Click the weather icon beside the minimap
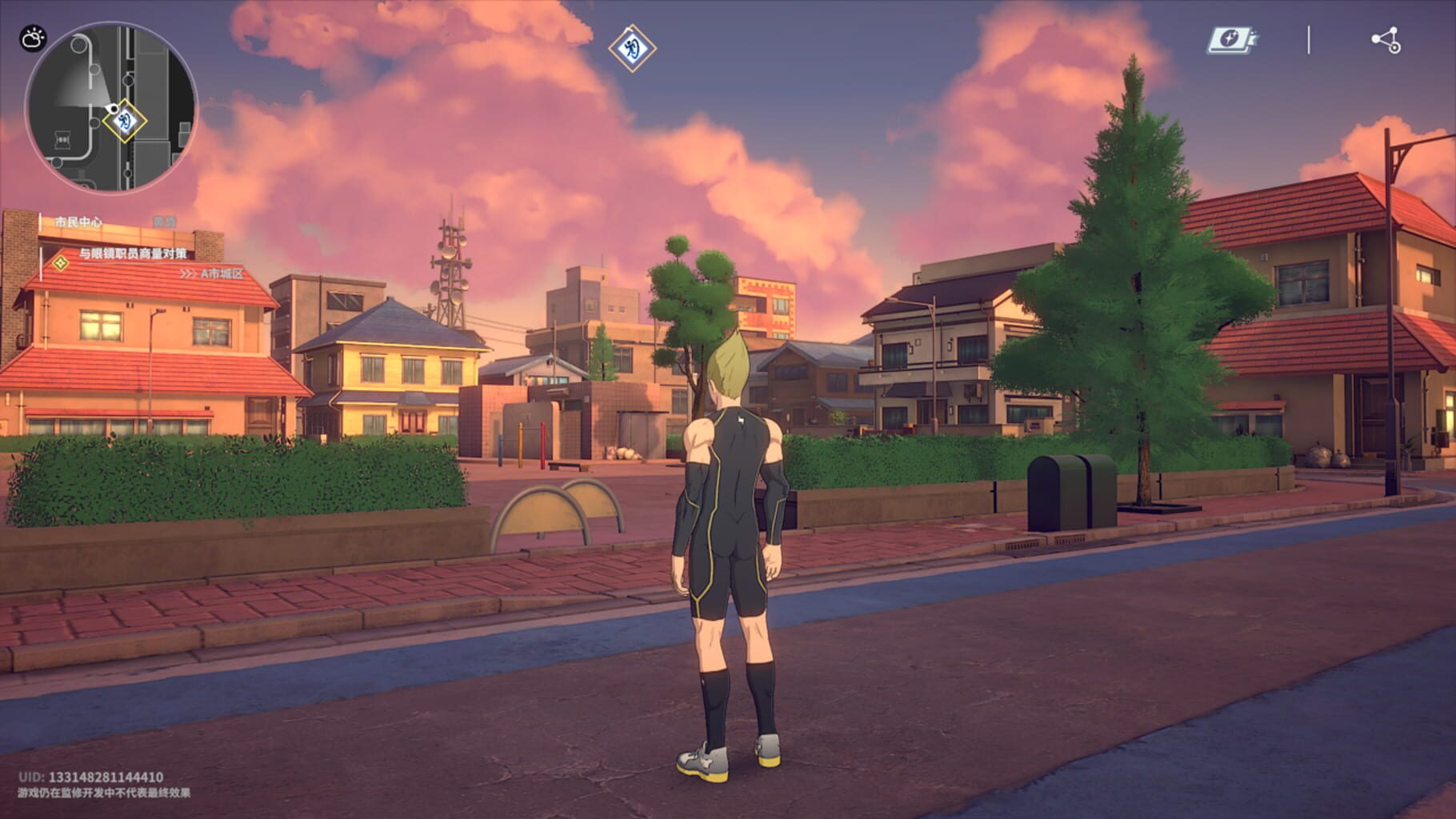The width and height of the screenshot is (1456, 819). tap(34, 38)
